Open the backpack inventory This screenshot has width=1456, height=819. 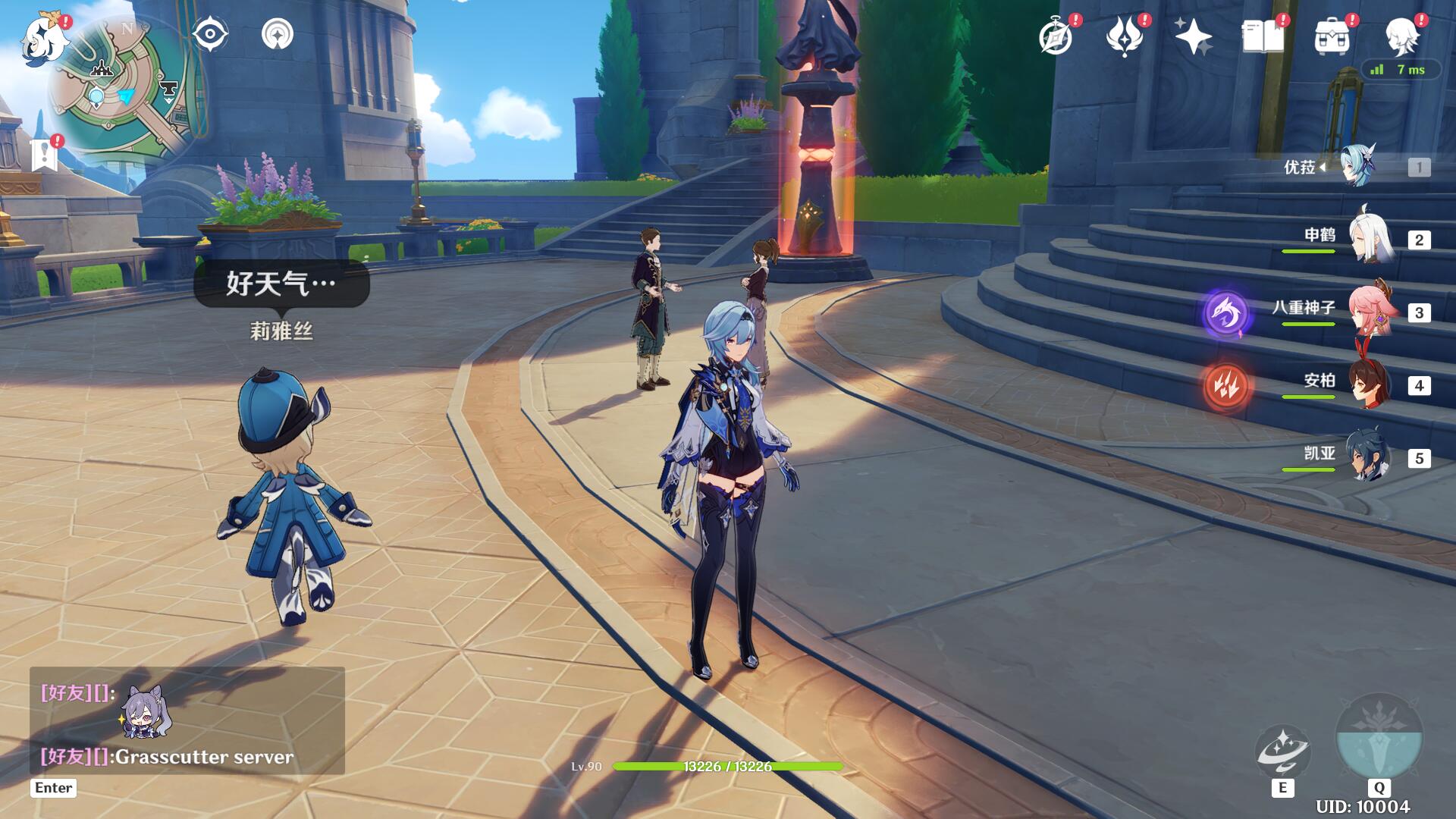click(1332, 36)
